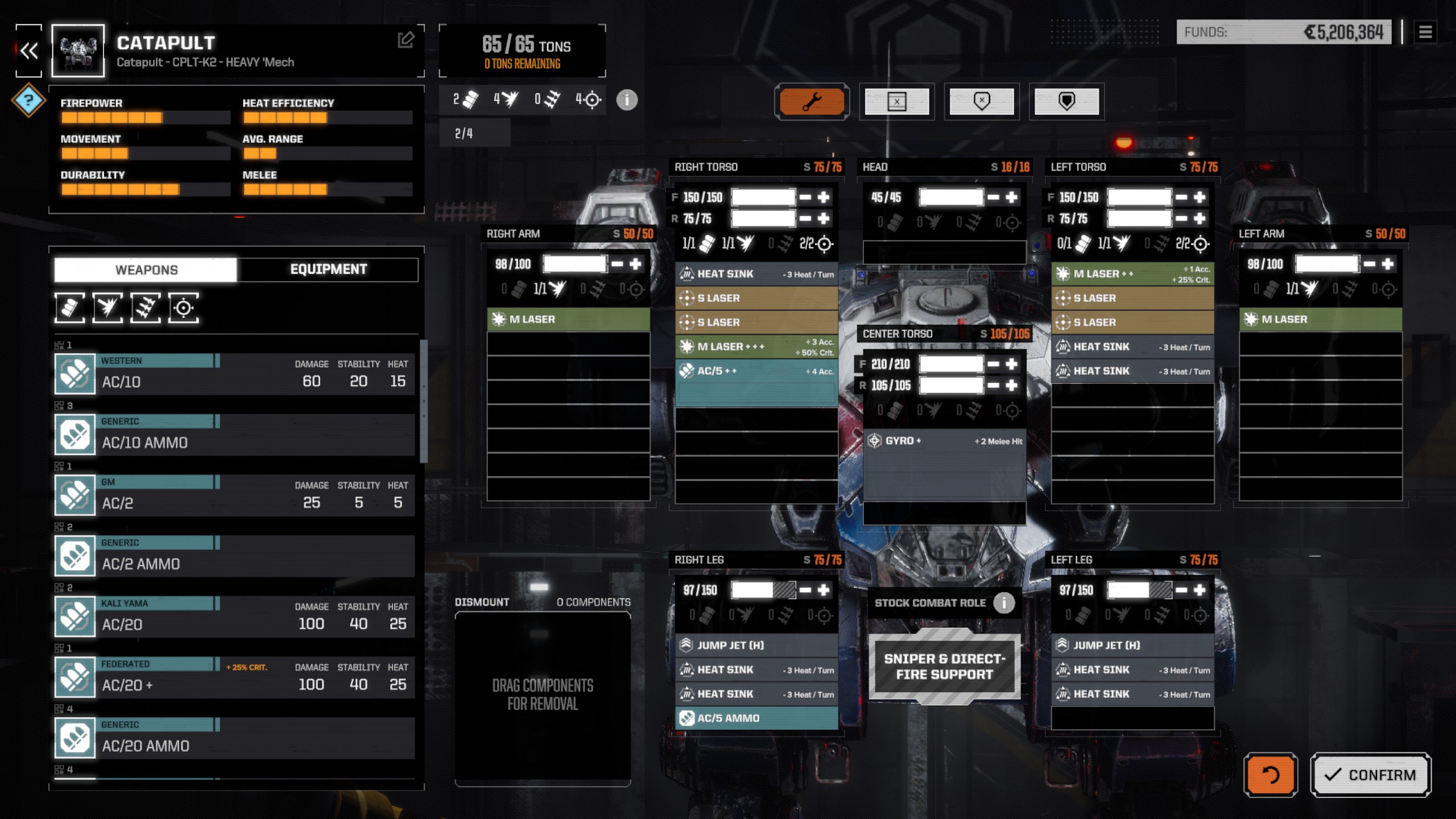The height and width of the screenshot is (819, 1456).
Task: Select the M Laser +++ in right torso
Action: [x=756, y=346]
